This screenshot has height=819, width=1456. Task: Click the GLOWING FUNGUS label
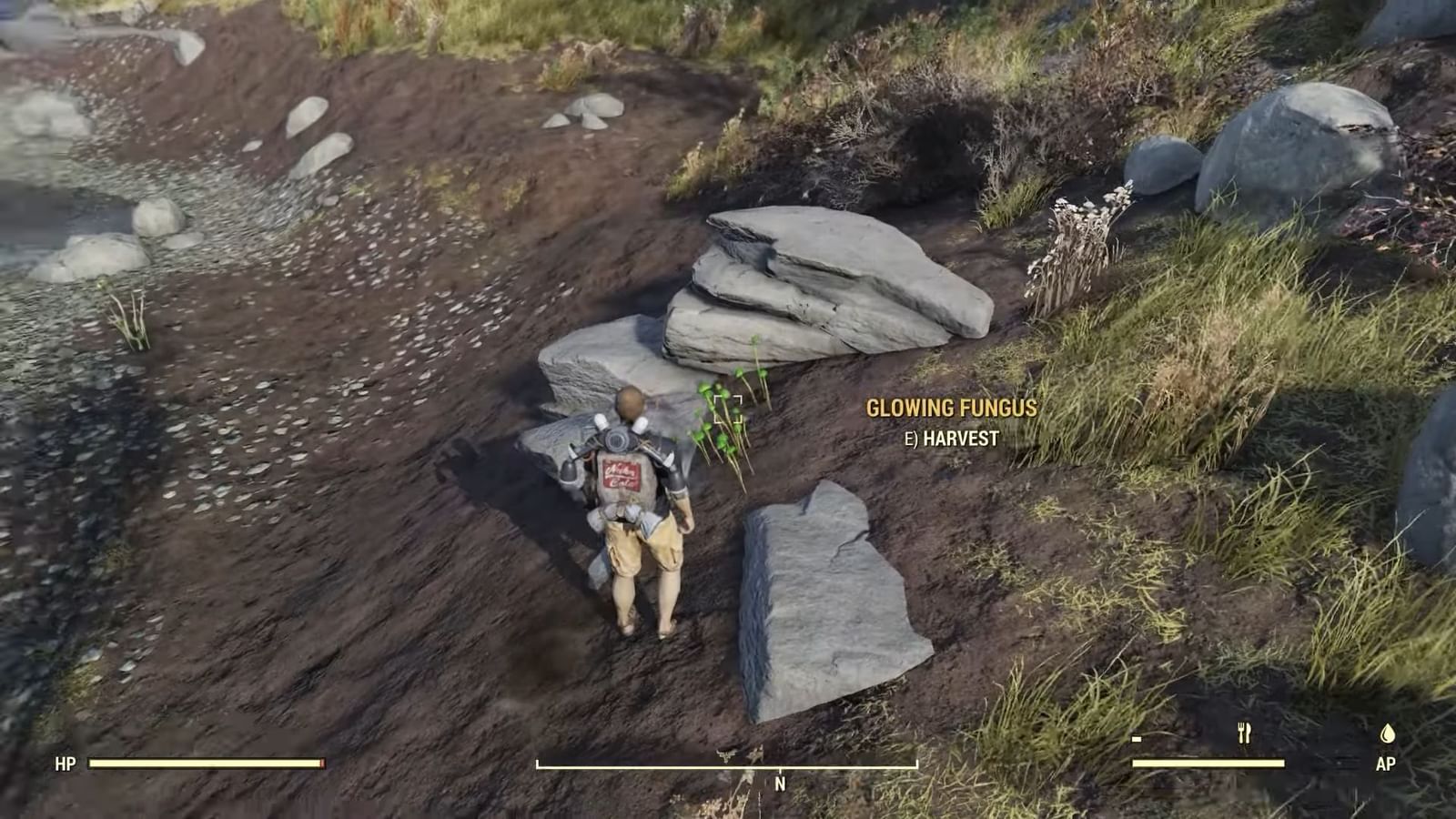pyautogui.click(x=951, y=408)
